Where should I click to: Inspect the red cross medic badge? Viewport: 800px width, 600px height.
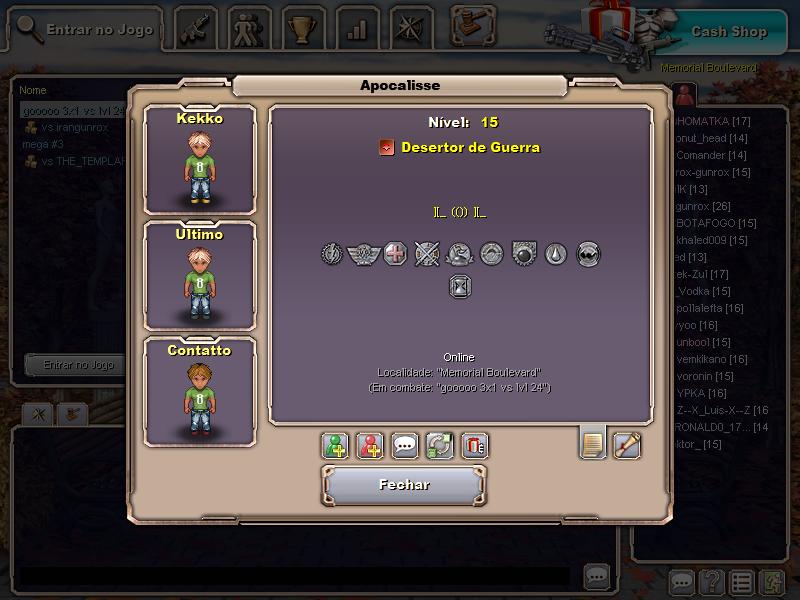coord(395,254)
